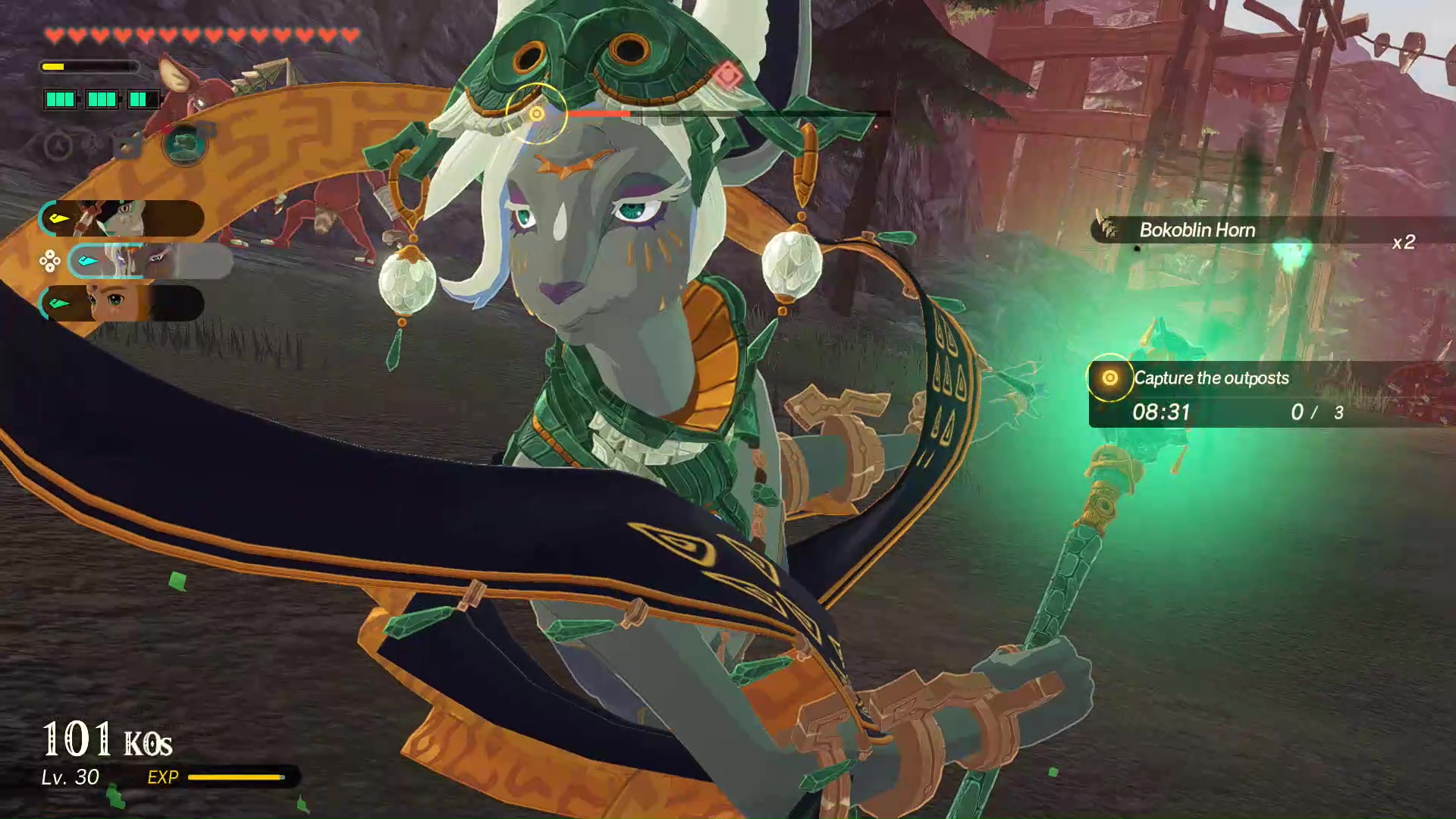This screenshot has height=819, width=1456.
Task: Click the first filled special attack gauge segment
Action: (61, 99)
